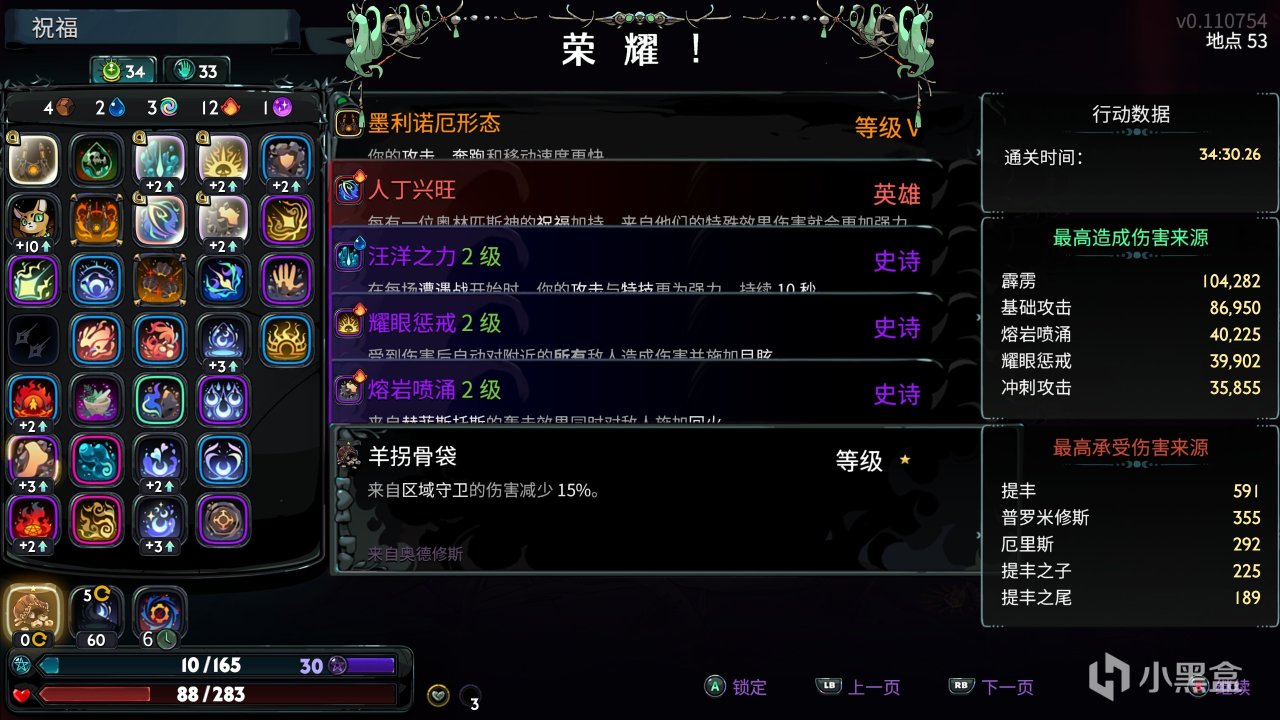Go back a page using 上一页
This screenshot has height=720, width=1280.
pos(873,687)
